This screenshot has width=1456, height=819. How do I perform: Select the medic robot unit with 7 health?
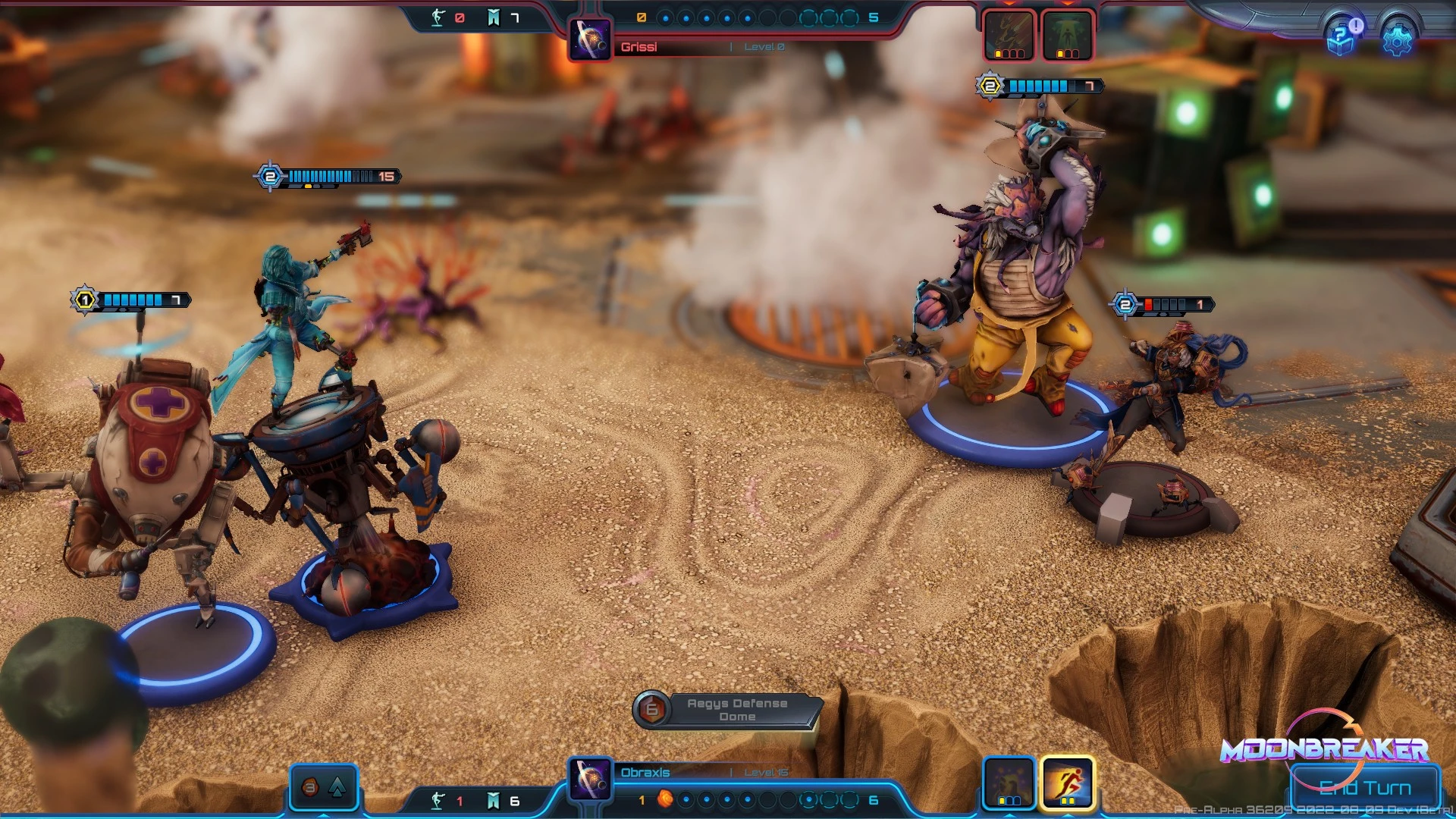pos(152,470)
